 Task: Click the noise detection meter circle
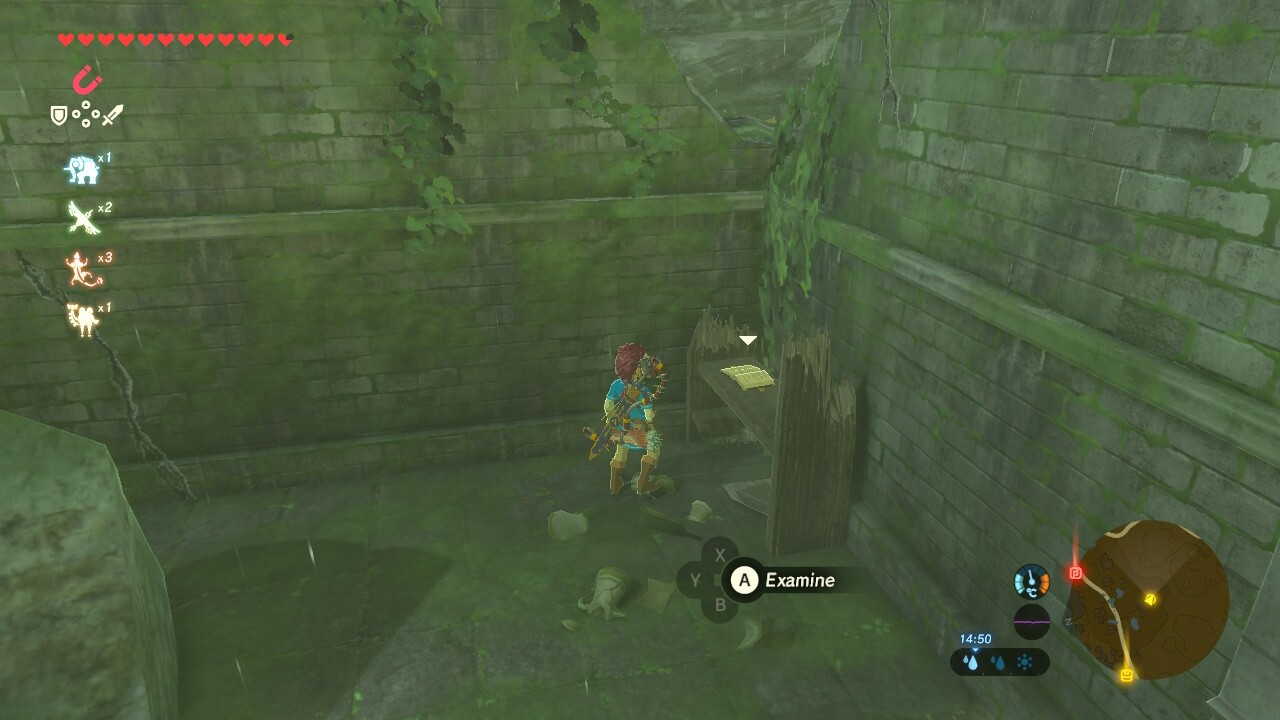tap(1032, 623)
